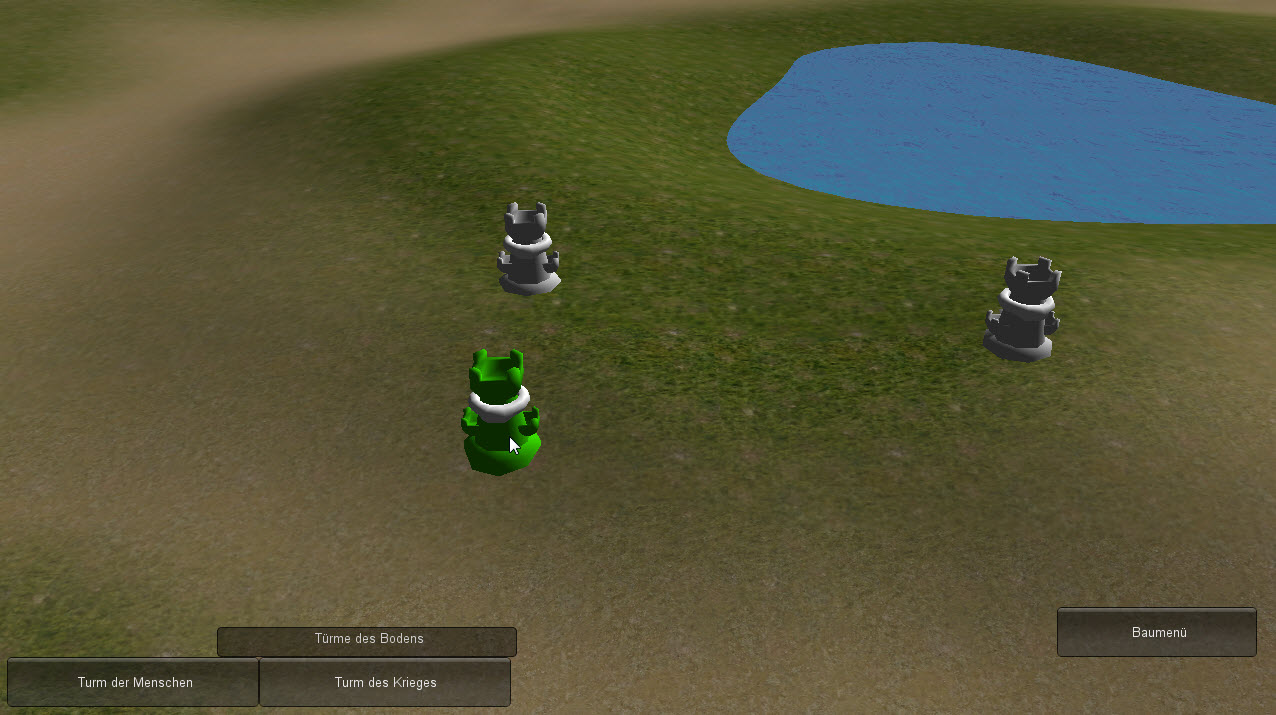
Task: Open the Baumenü build menu
Action: [1157, 632]
